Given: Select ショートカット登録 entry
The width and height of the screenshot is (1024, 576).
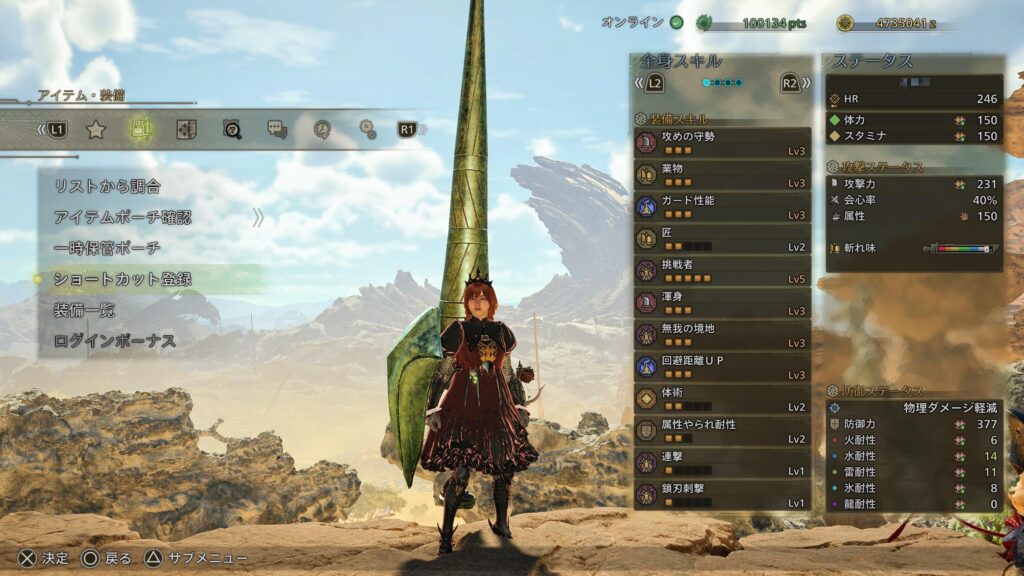Looking at the screenshot, I should [x=122, y=279].
